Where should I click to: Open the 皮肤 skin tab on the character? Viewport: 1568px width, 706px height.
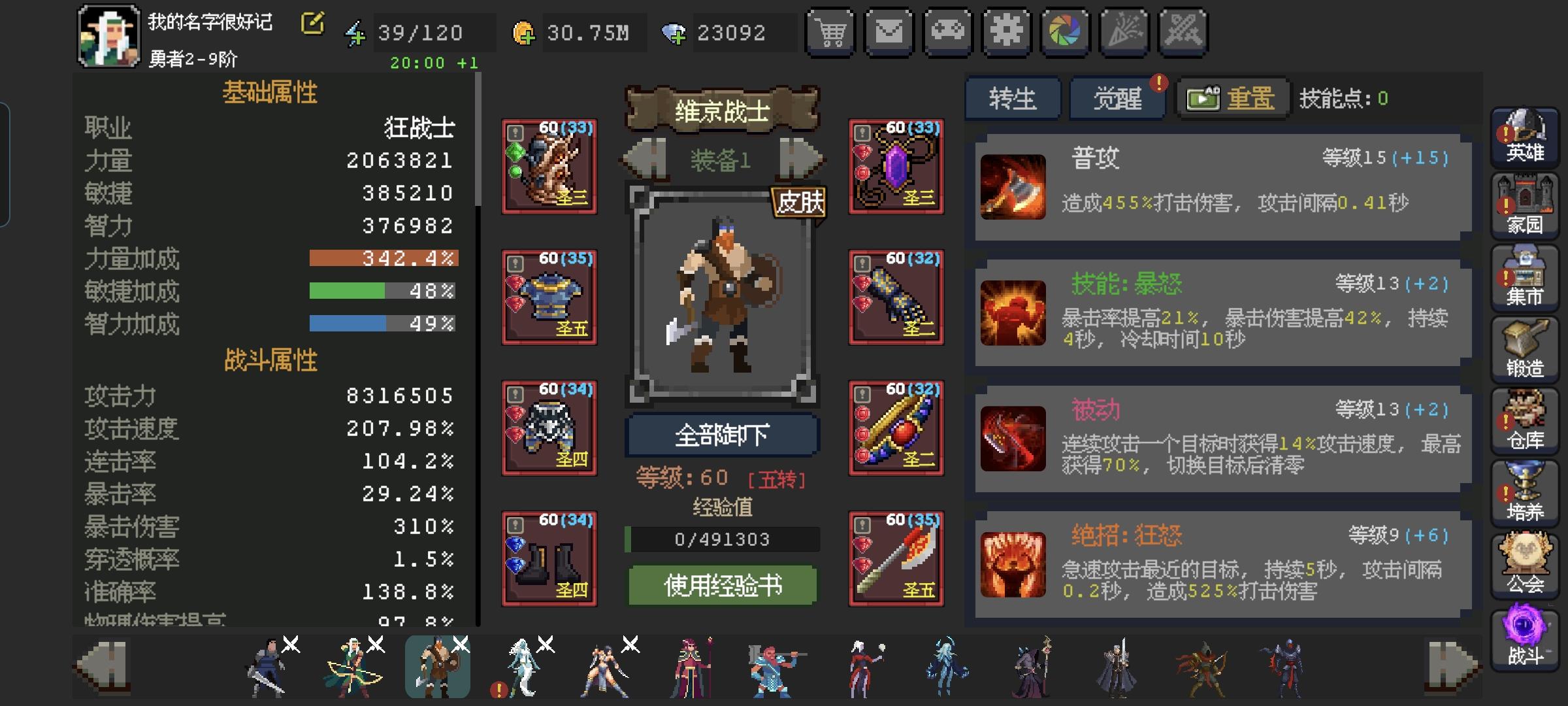click(x=798, y=203)
